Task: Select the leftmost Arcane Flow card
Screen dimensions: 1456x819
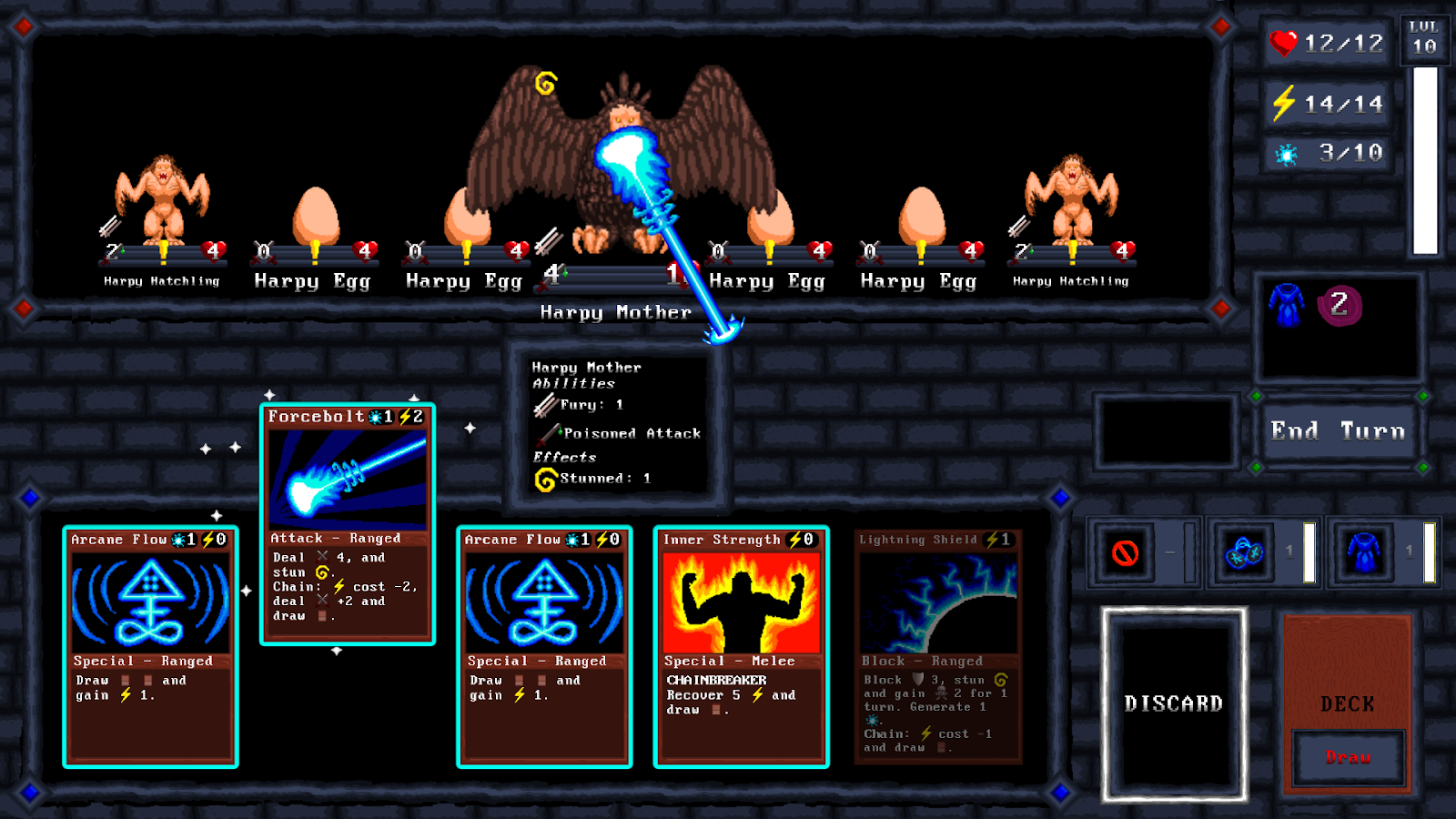Action: [x=150, y=646]
